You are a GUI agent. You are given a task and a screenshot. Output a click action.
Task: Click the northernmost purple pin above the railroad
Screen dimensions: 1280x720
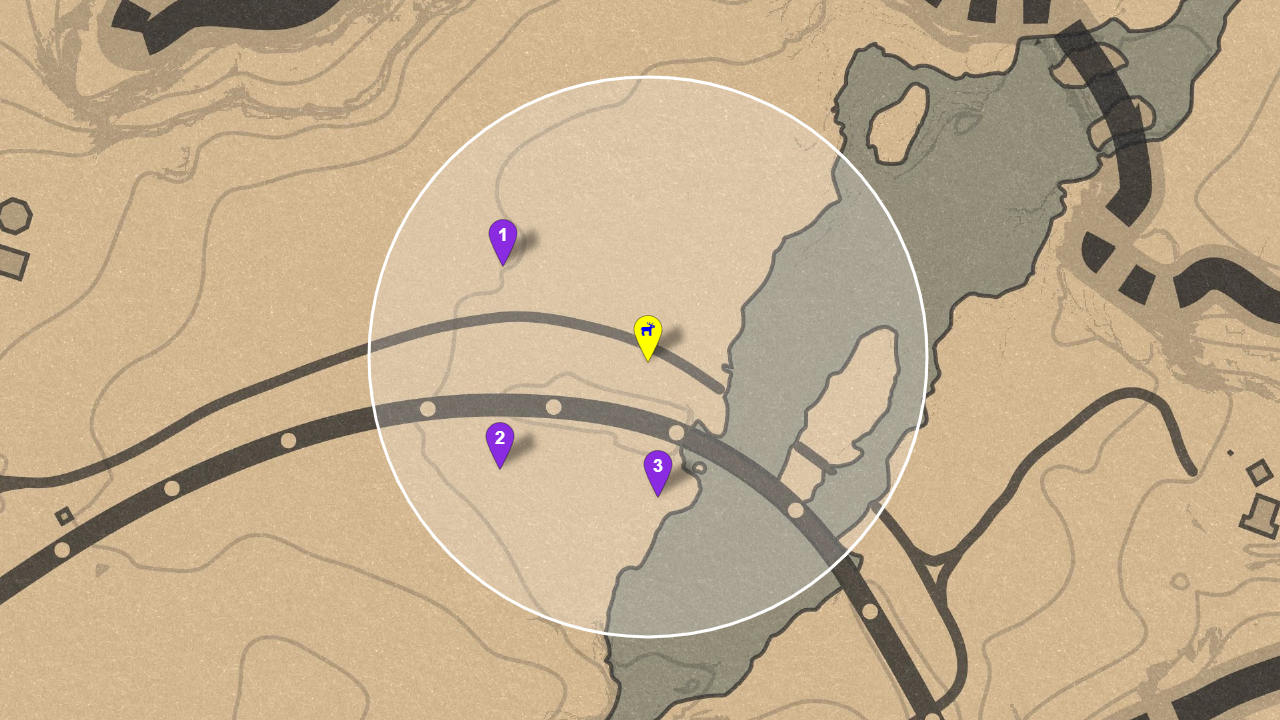(x=502, y=237)
